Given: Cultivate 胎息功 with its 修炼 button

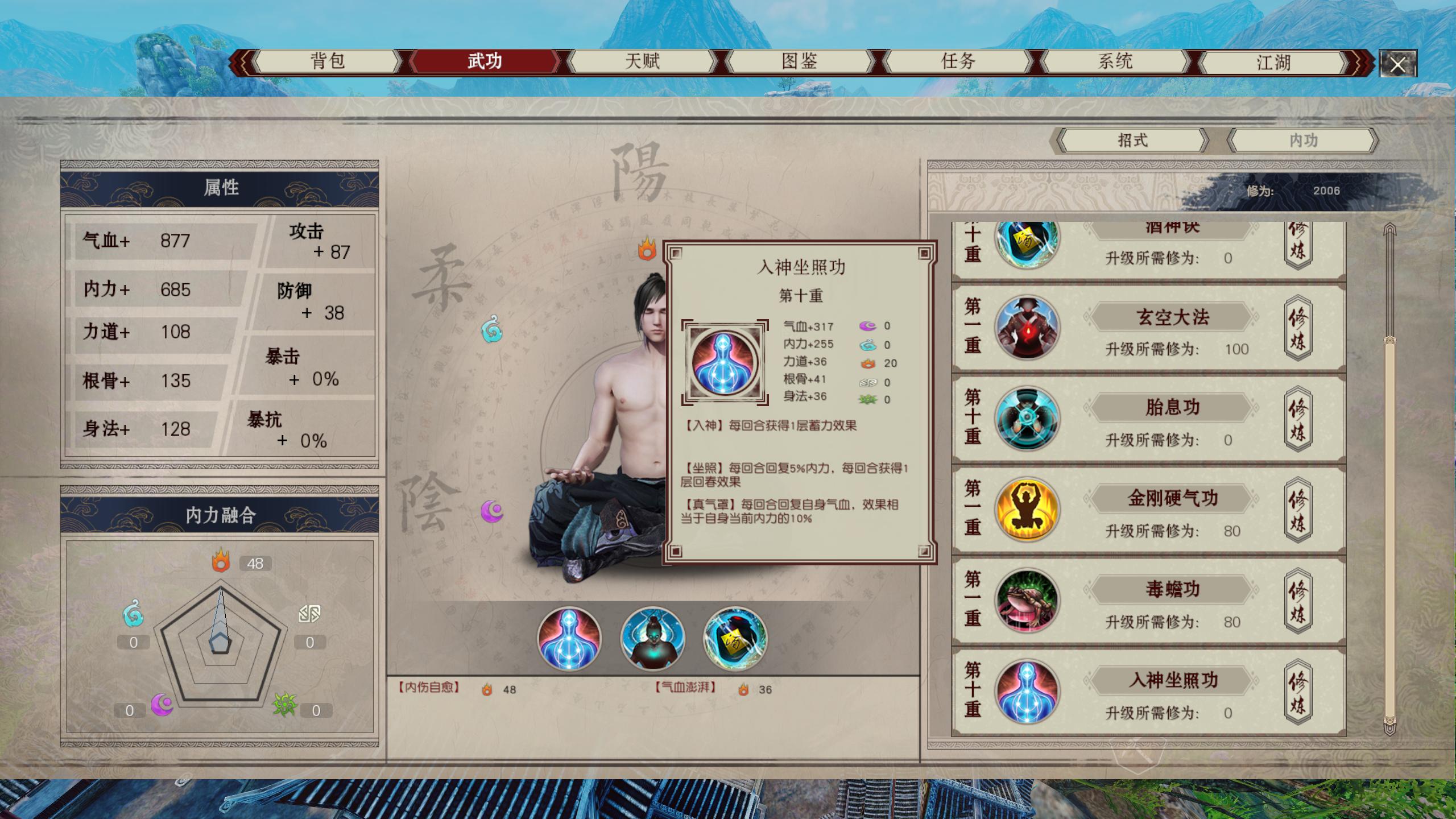Looking at the screenshot, I should coord(1297,419).
